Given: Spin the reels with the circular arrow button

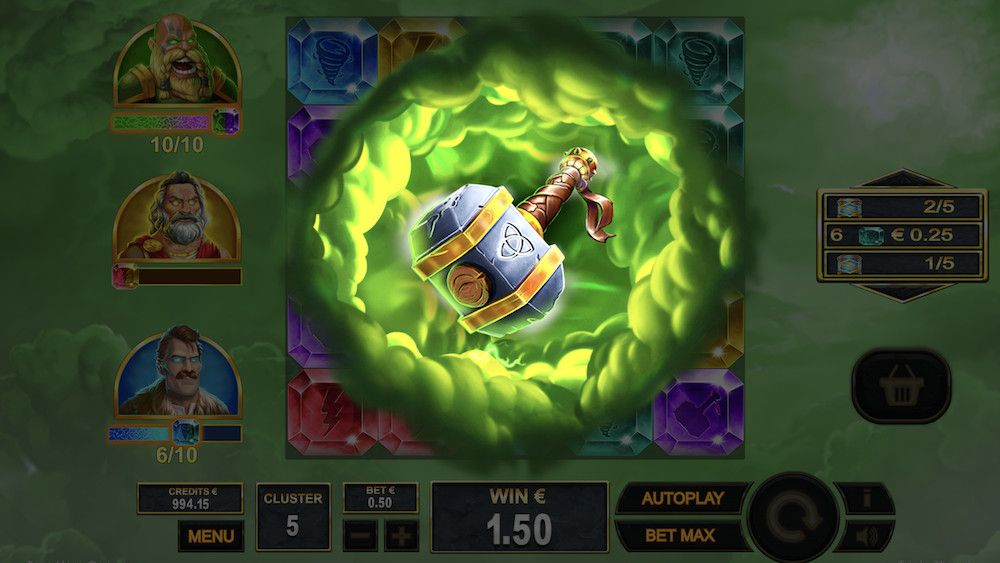Looking at the screenshot, I should pos(793,517).
